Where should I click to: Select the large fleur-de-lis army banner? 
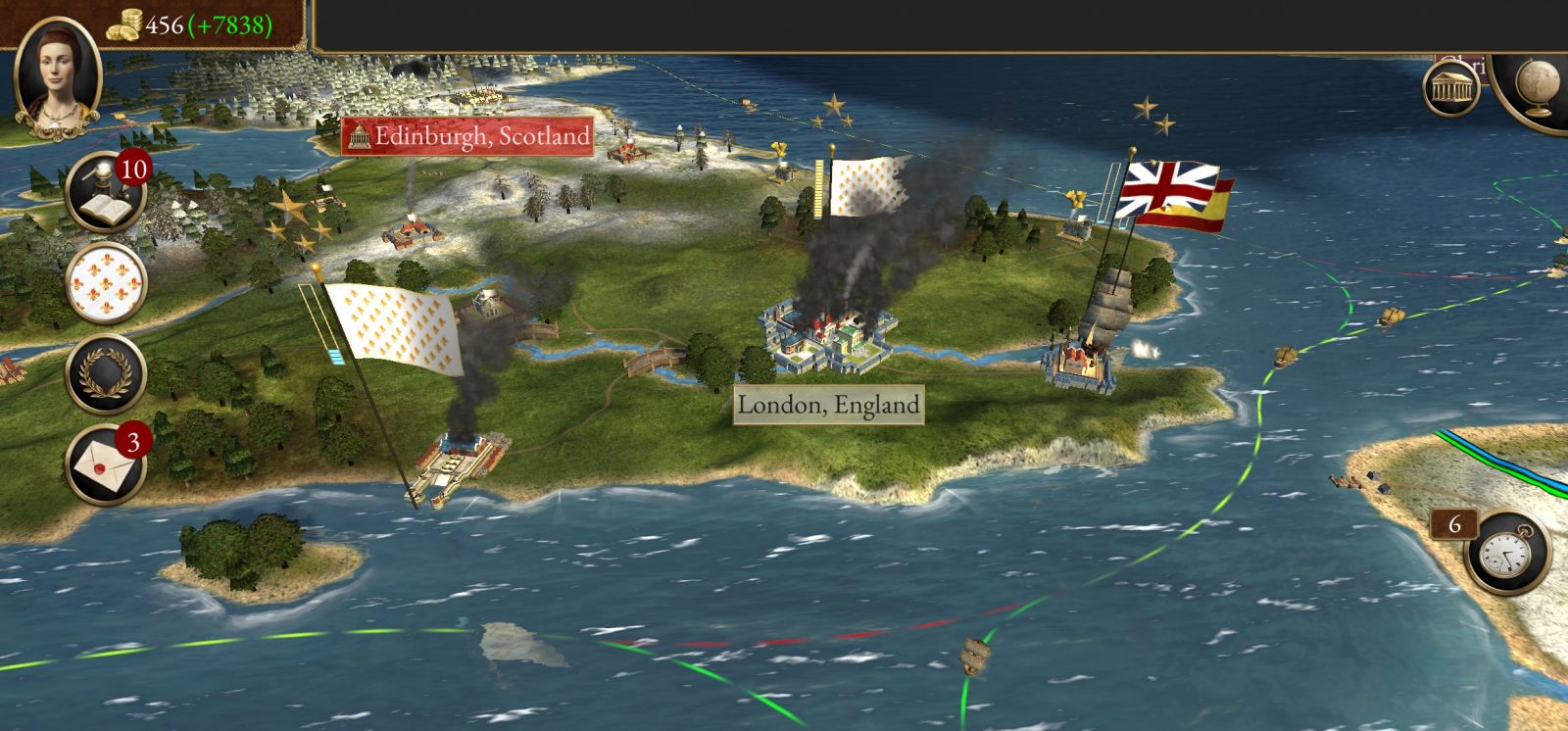point(394,327)
